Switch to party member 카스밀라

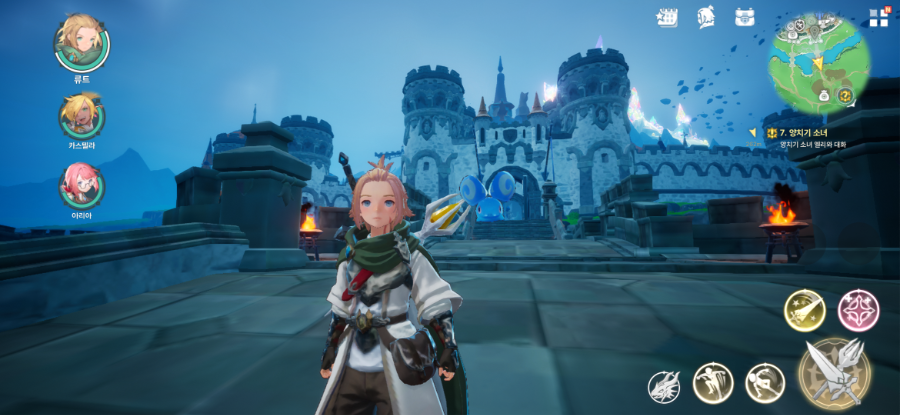pyautogui.click(x=81, y=115)
